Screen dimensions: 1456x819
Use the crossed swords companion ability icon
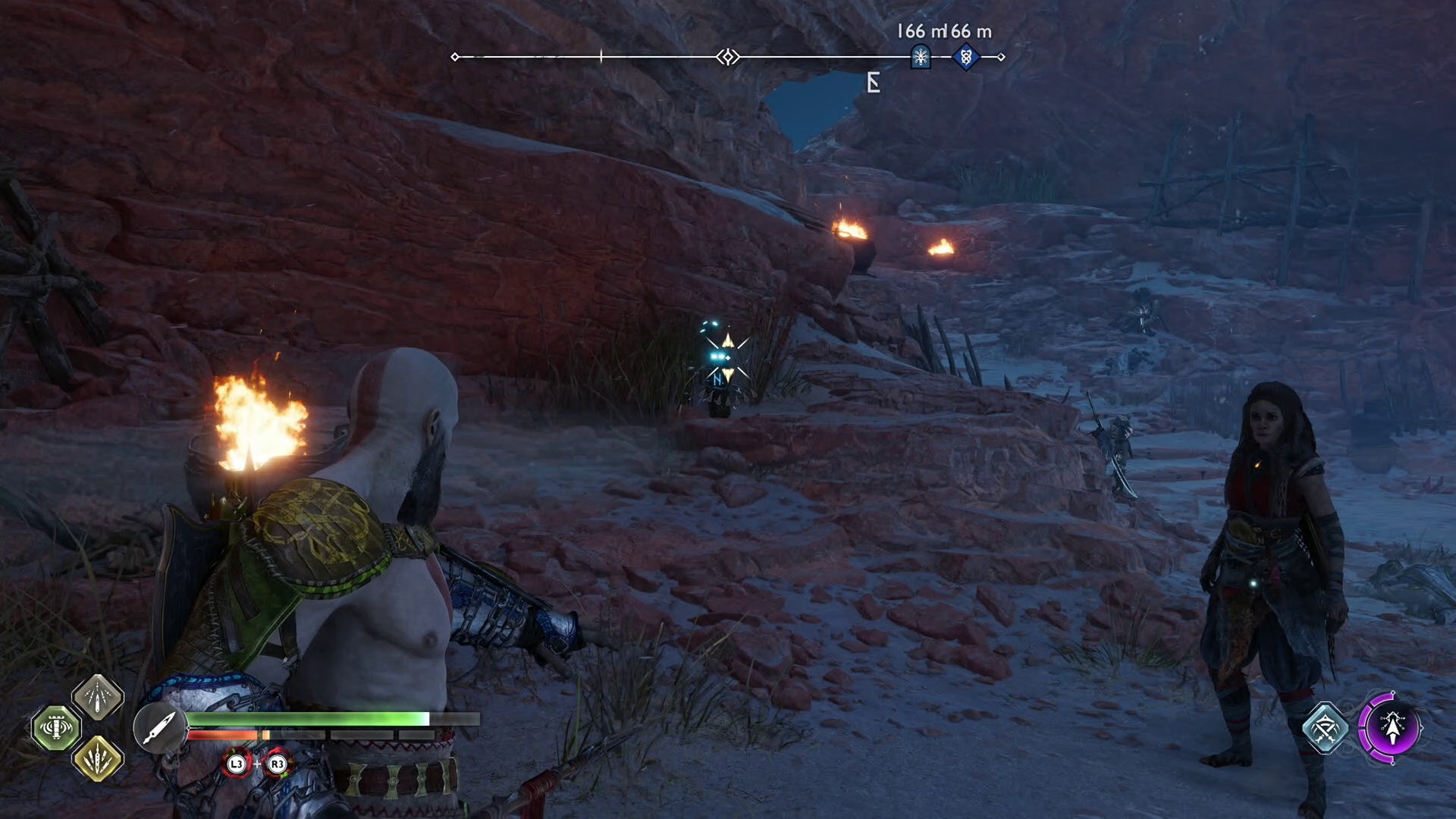pyautogui.click(x=1325, y=728)
